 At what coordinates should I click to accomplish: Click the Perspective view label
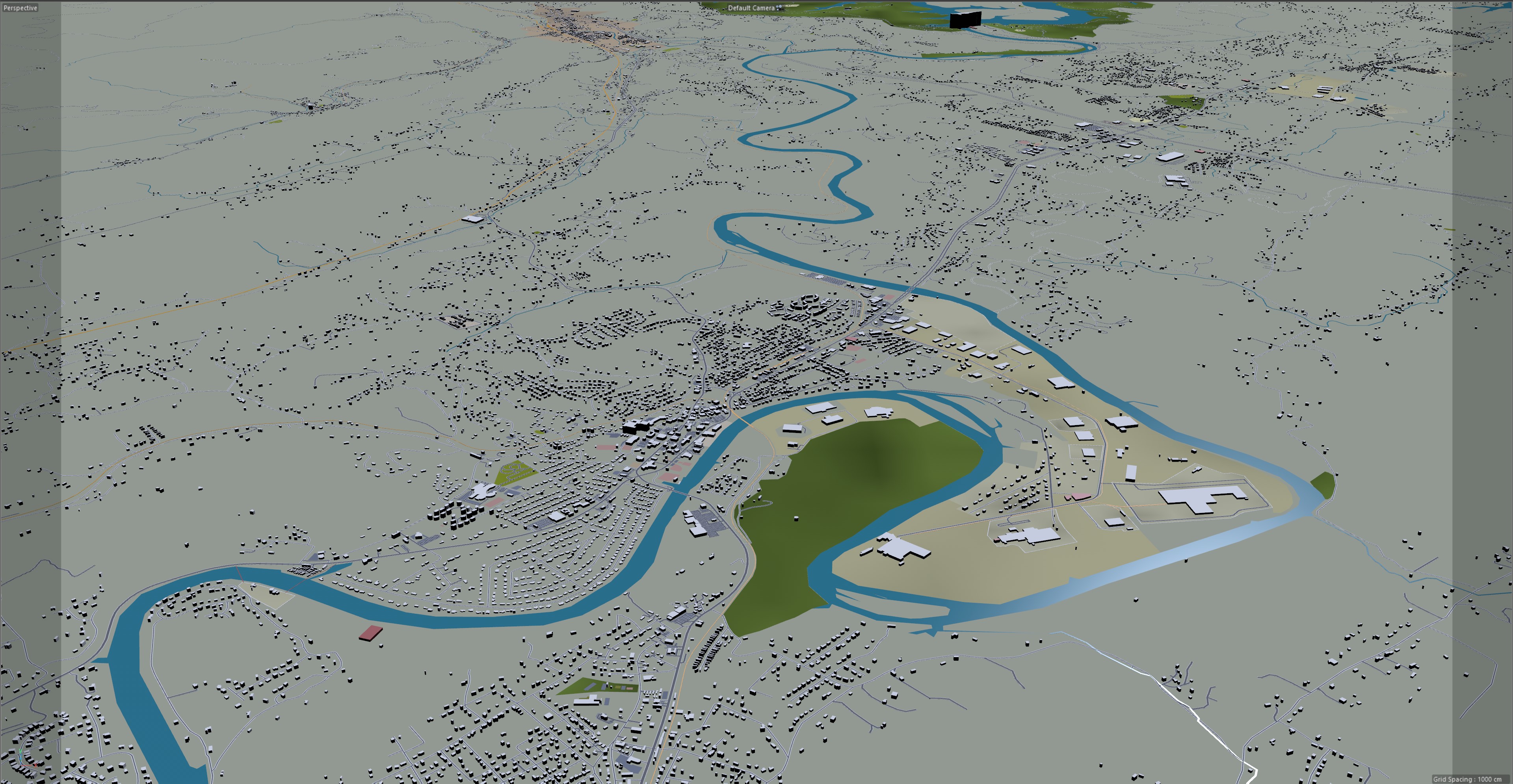pos(20,7)
